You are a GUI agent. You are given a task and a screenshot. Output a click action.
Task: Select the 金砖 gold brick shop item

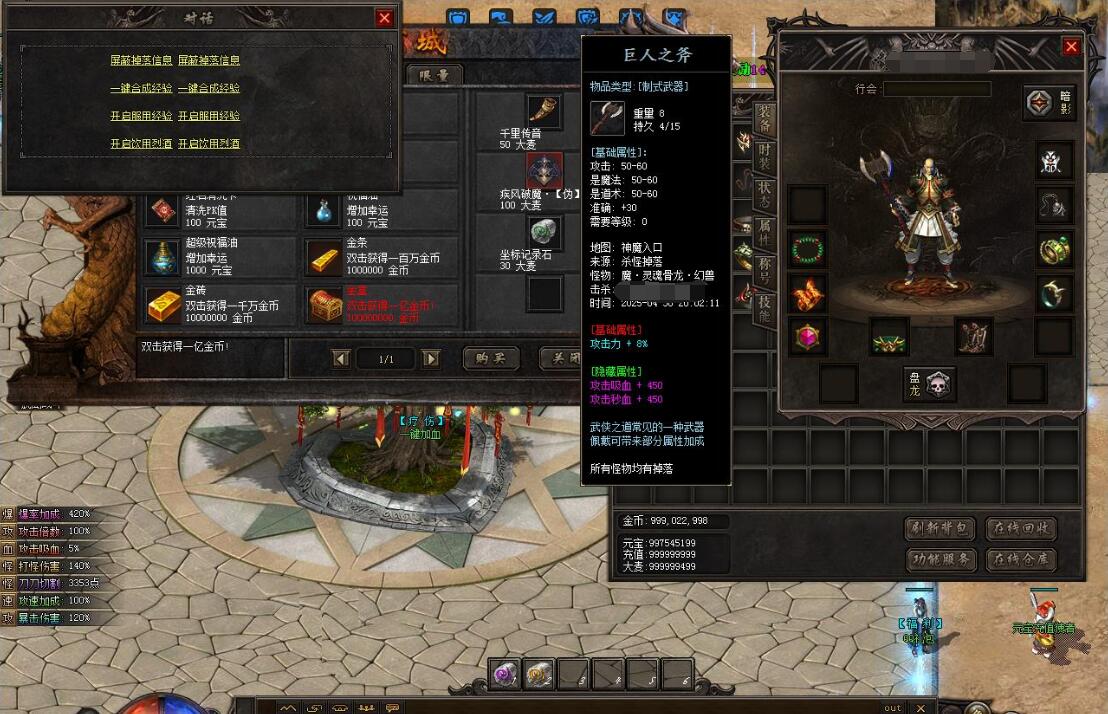tap(164, 305)
